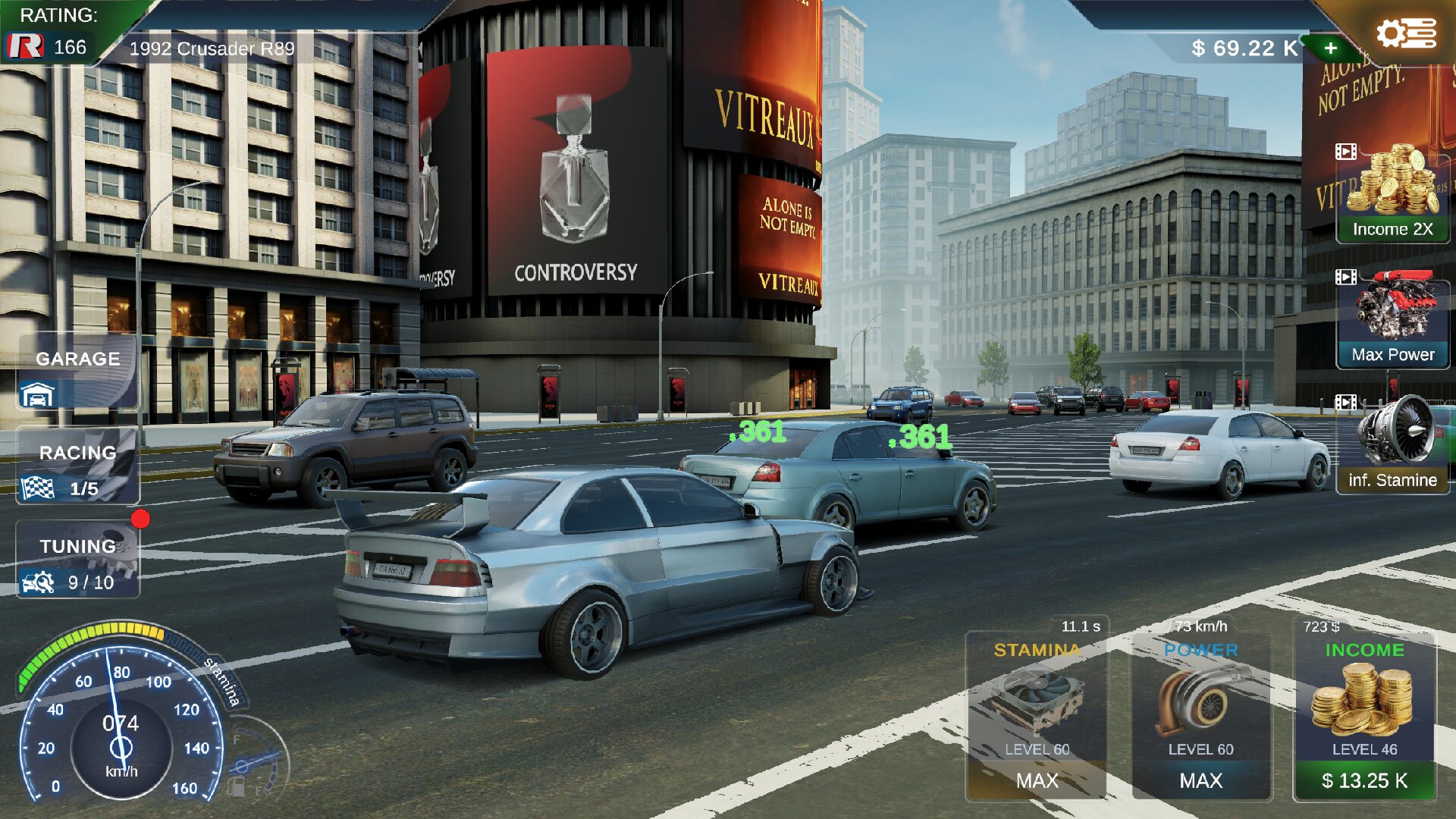The image size is (1456, 819).
Task: Open the Tuning menu
Action: pyautogui.click(x=77, y=561)
